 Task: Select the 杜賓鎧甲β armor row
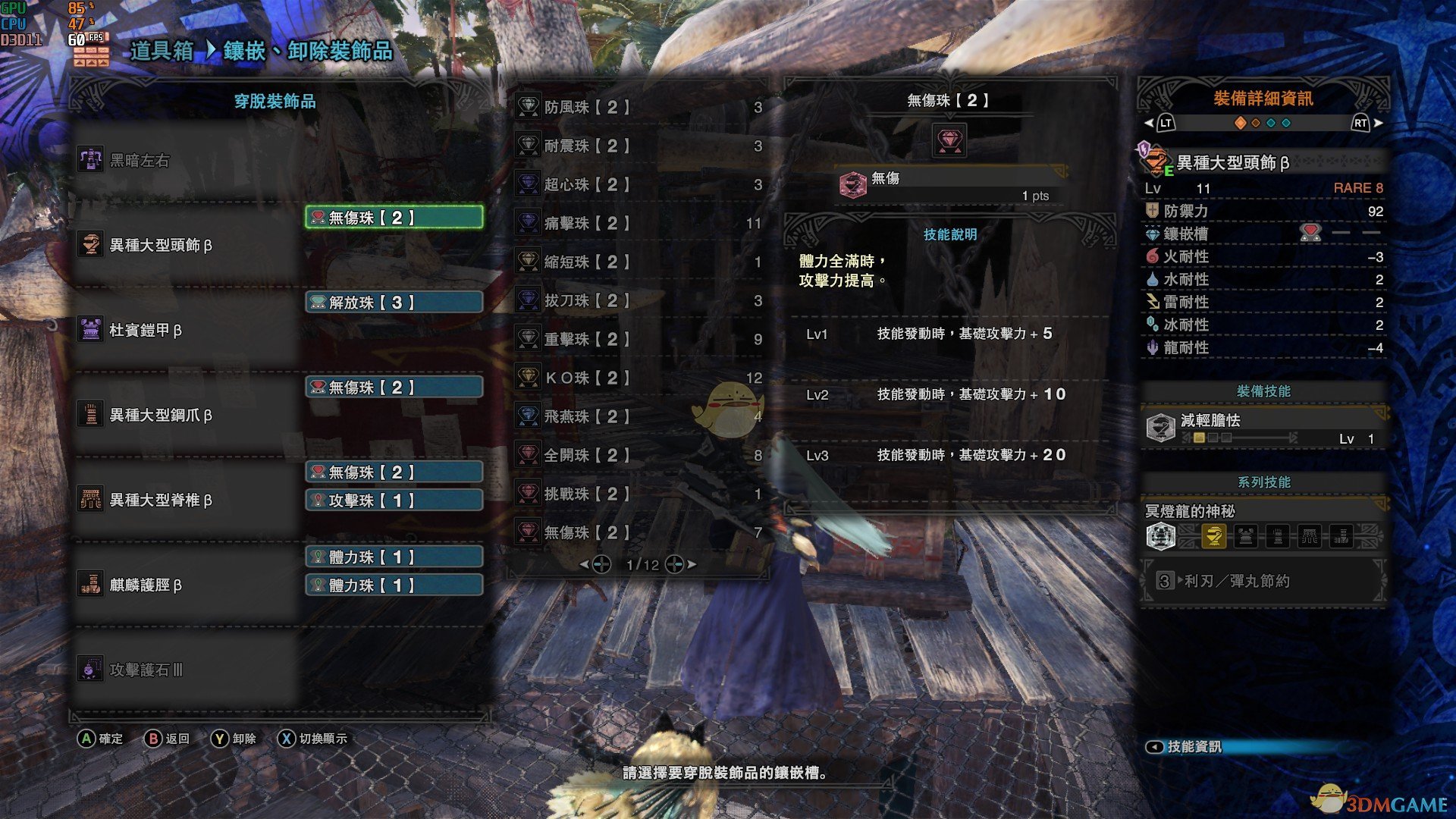pos(186,330)
